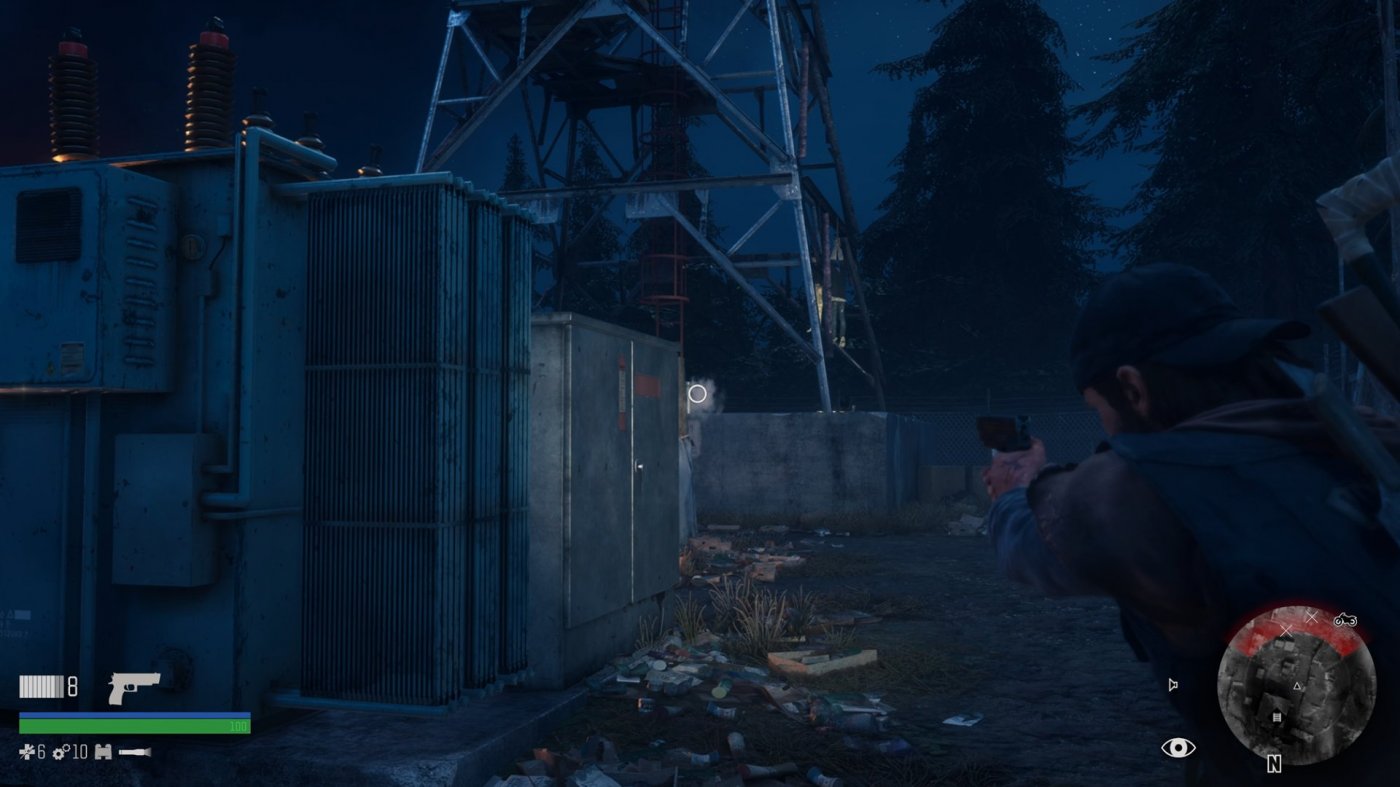Click the green health bar

[x=133, y=724]
